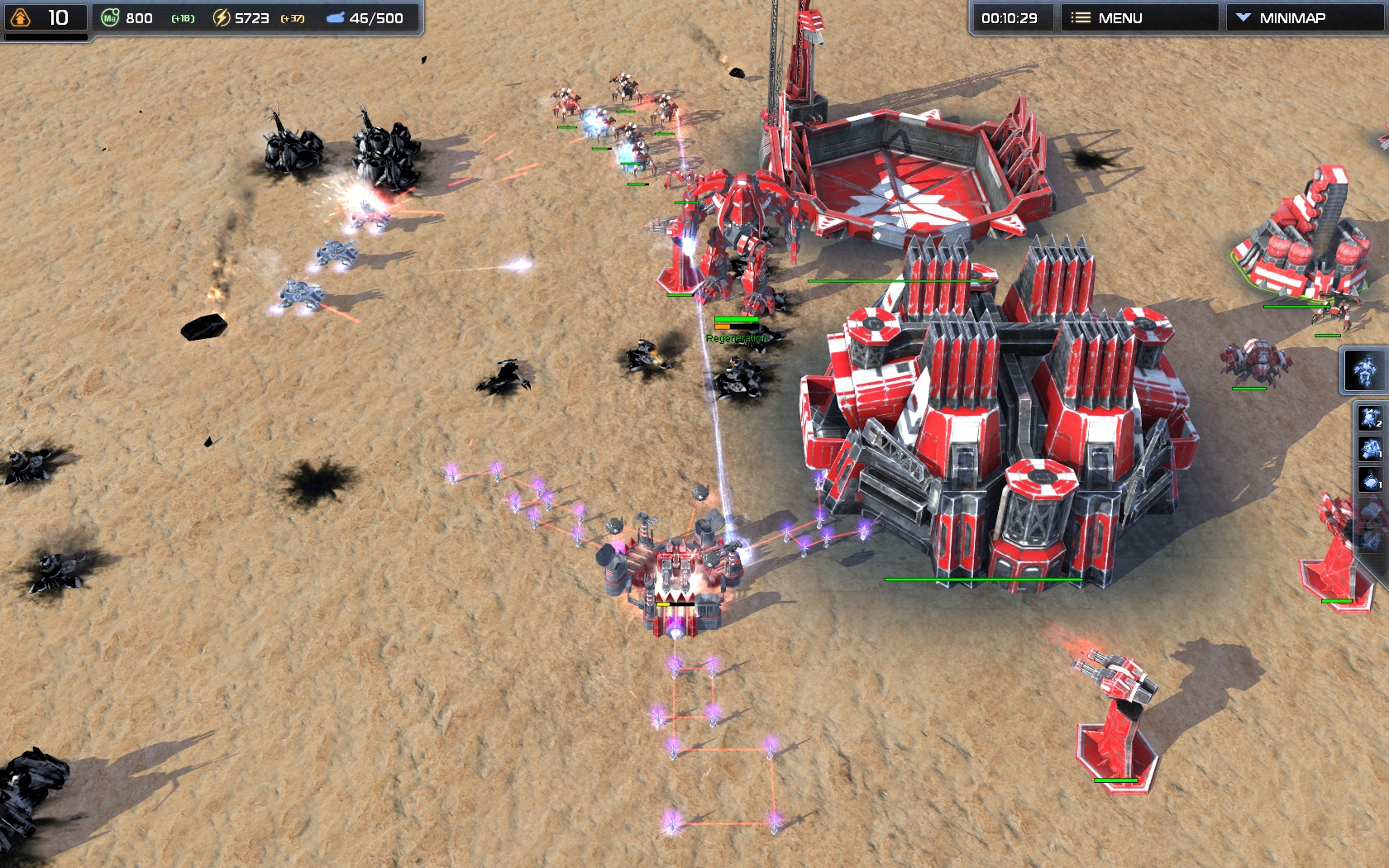Click the list icon beside MENU
1389x868 pixels.
[x=1080, y=17]
